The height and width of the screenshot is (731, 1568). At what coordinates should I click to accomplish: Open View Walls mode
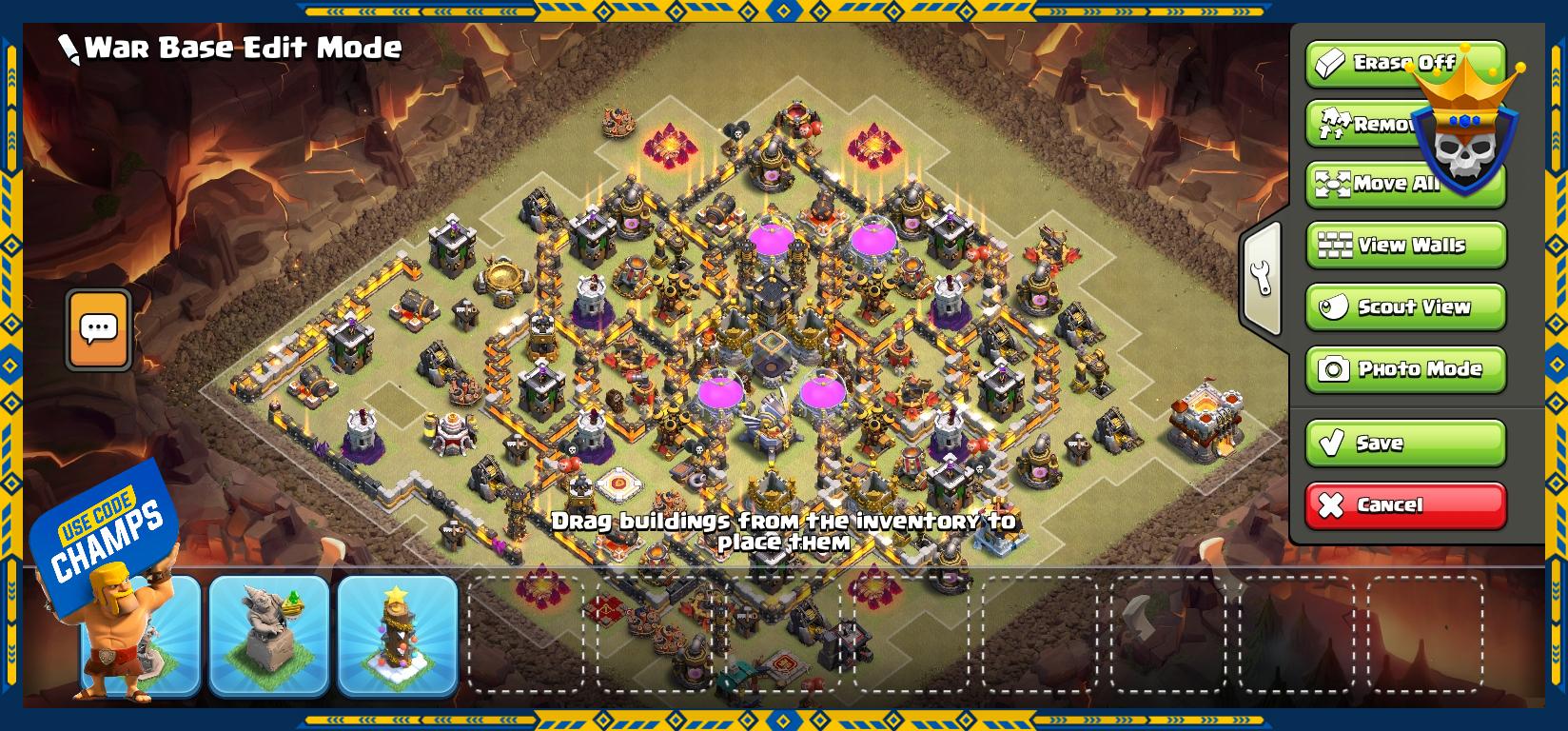click(1405, 246)
